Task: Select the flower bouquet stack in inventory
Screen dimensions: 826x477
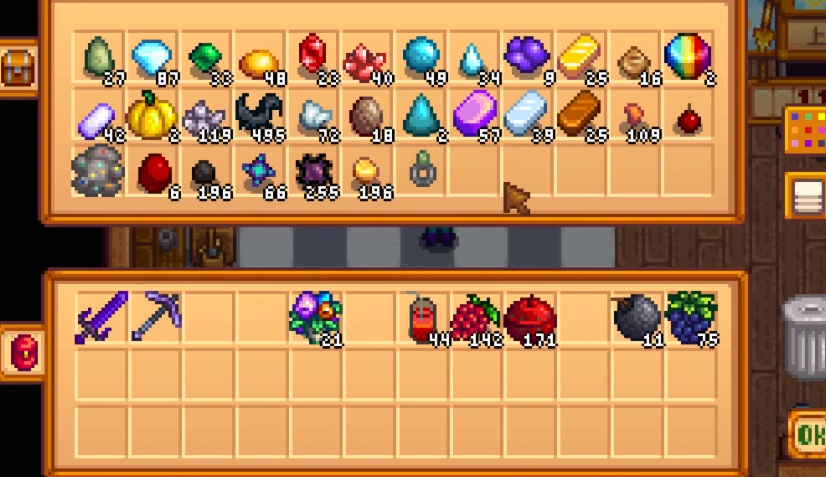Action: click(x=314, y=318)
